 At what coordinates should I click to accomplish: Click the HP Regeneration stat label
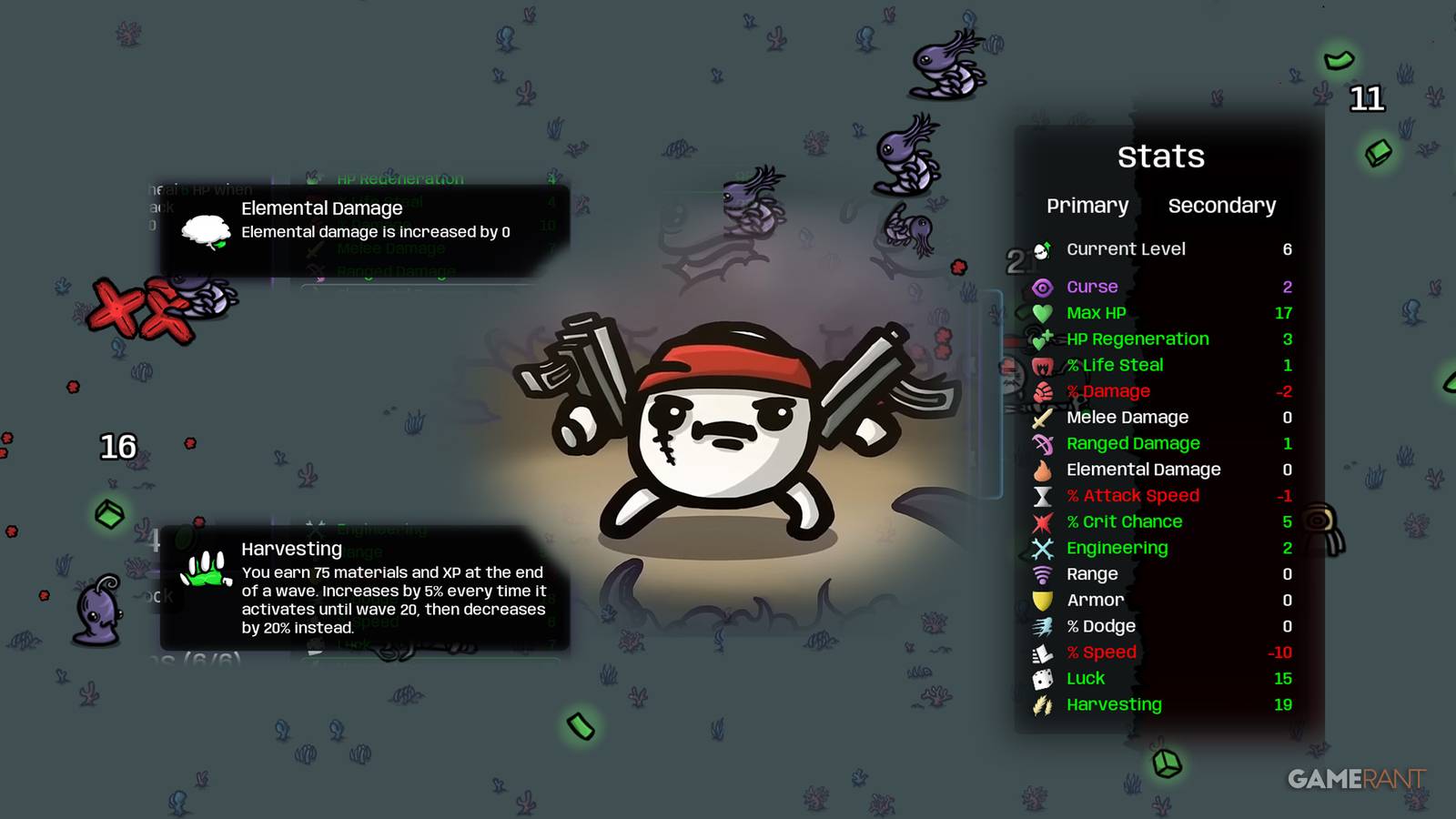[x=1137, y=339]
